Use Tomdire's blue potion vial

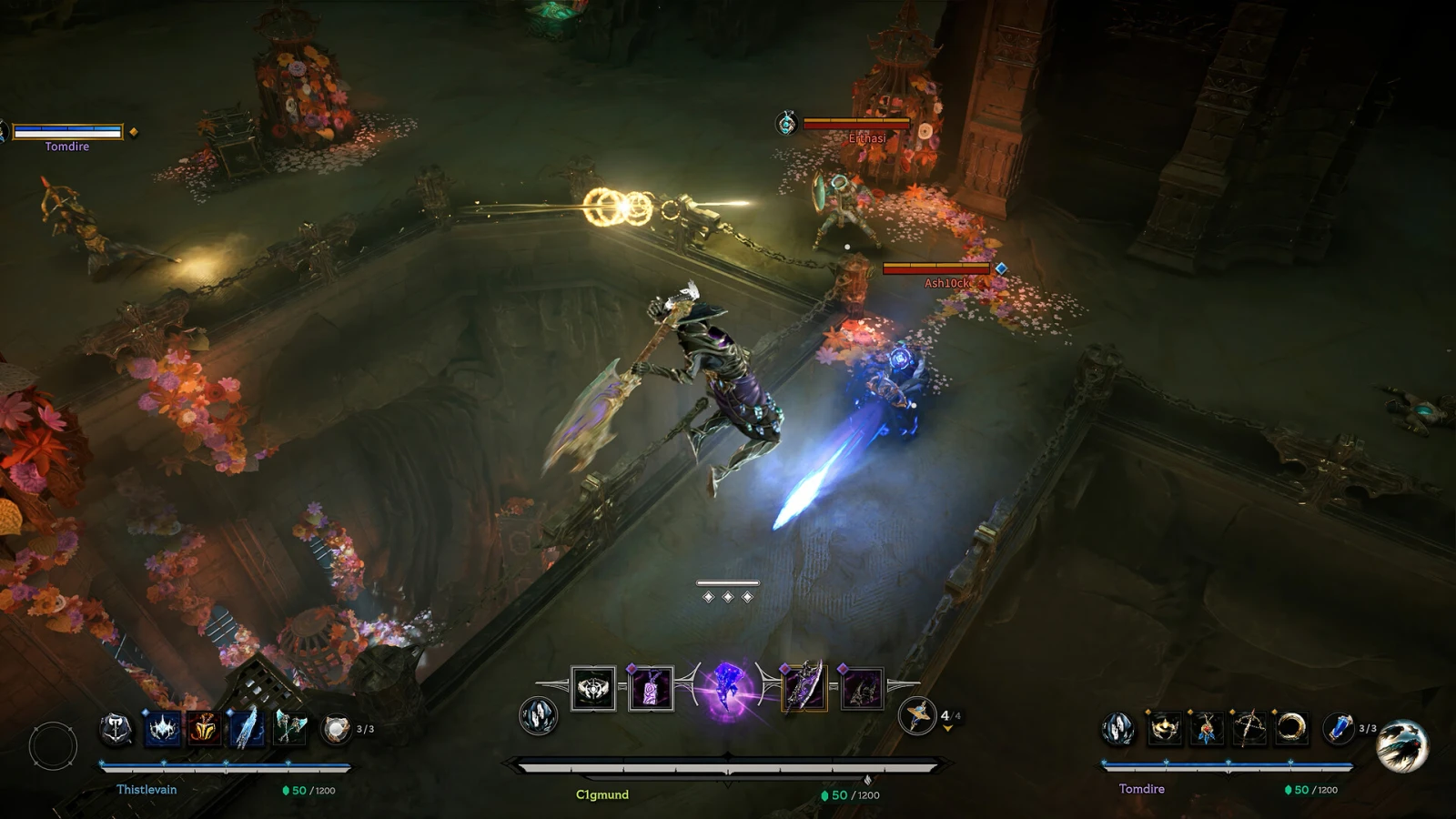(x=1338, y=728)
